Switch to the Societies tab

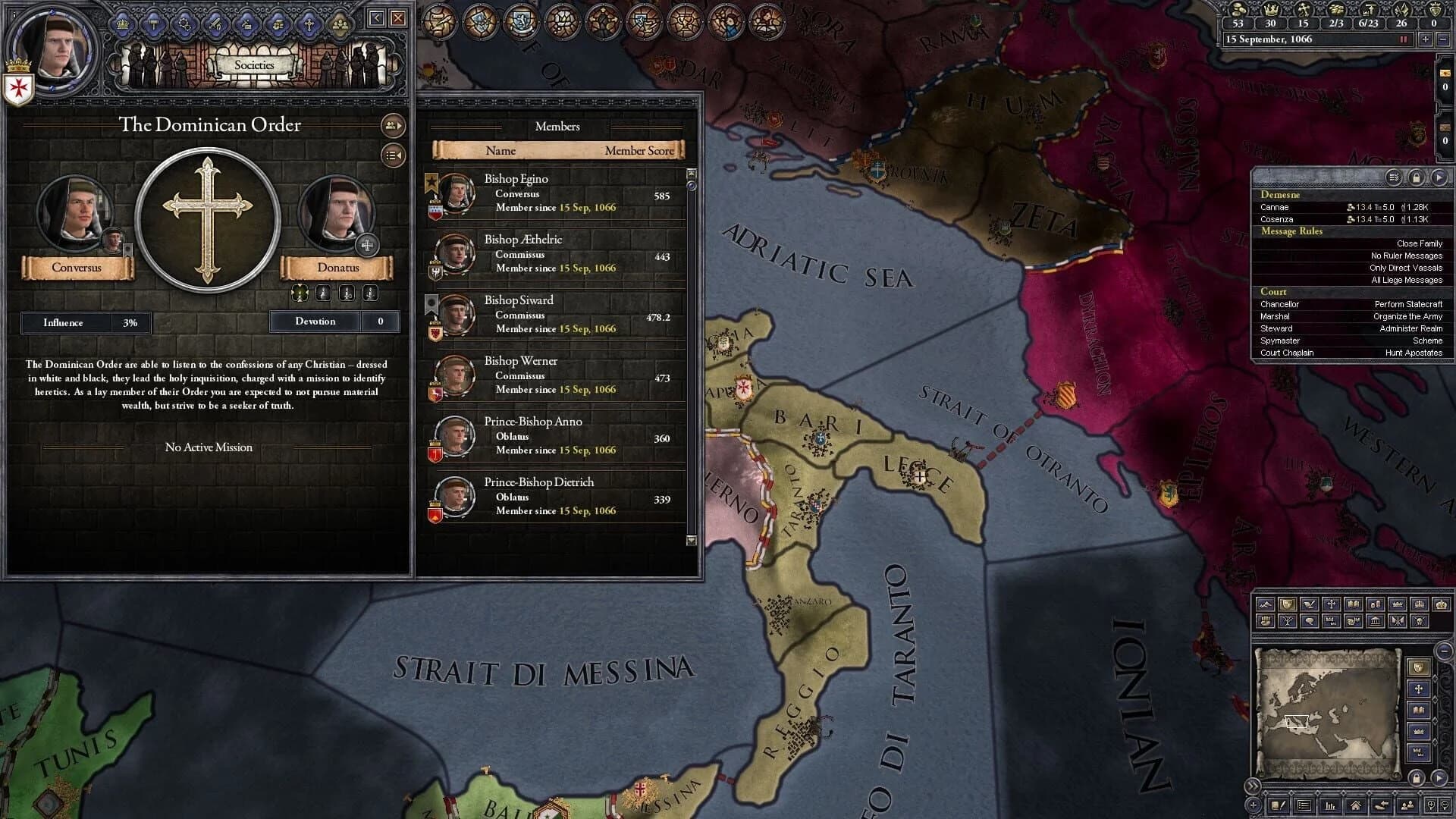255,64
